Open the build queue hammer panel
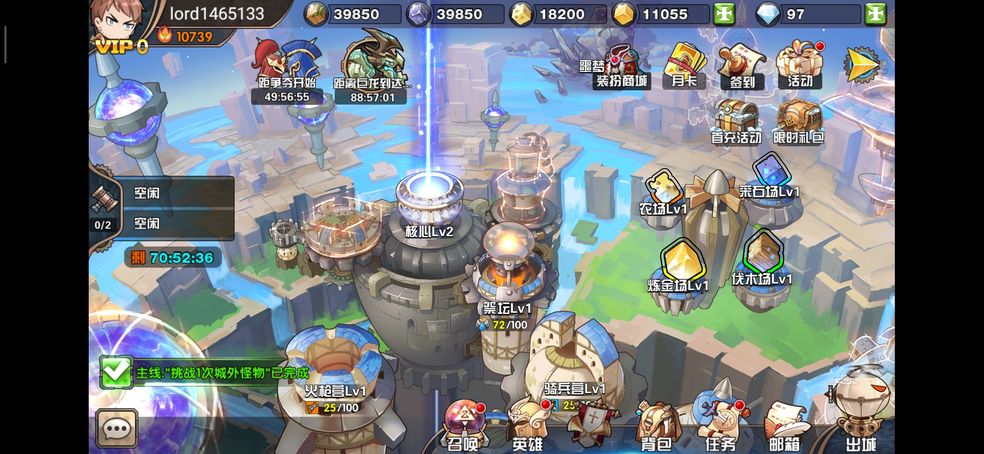The image size is (984, 454). pos(103,205)
